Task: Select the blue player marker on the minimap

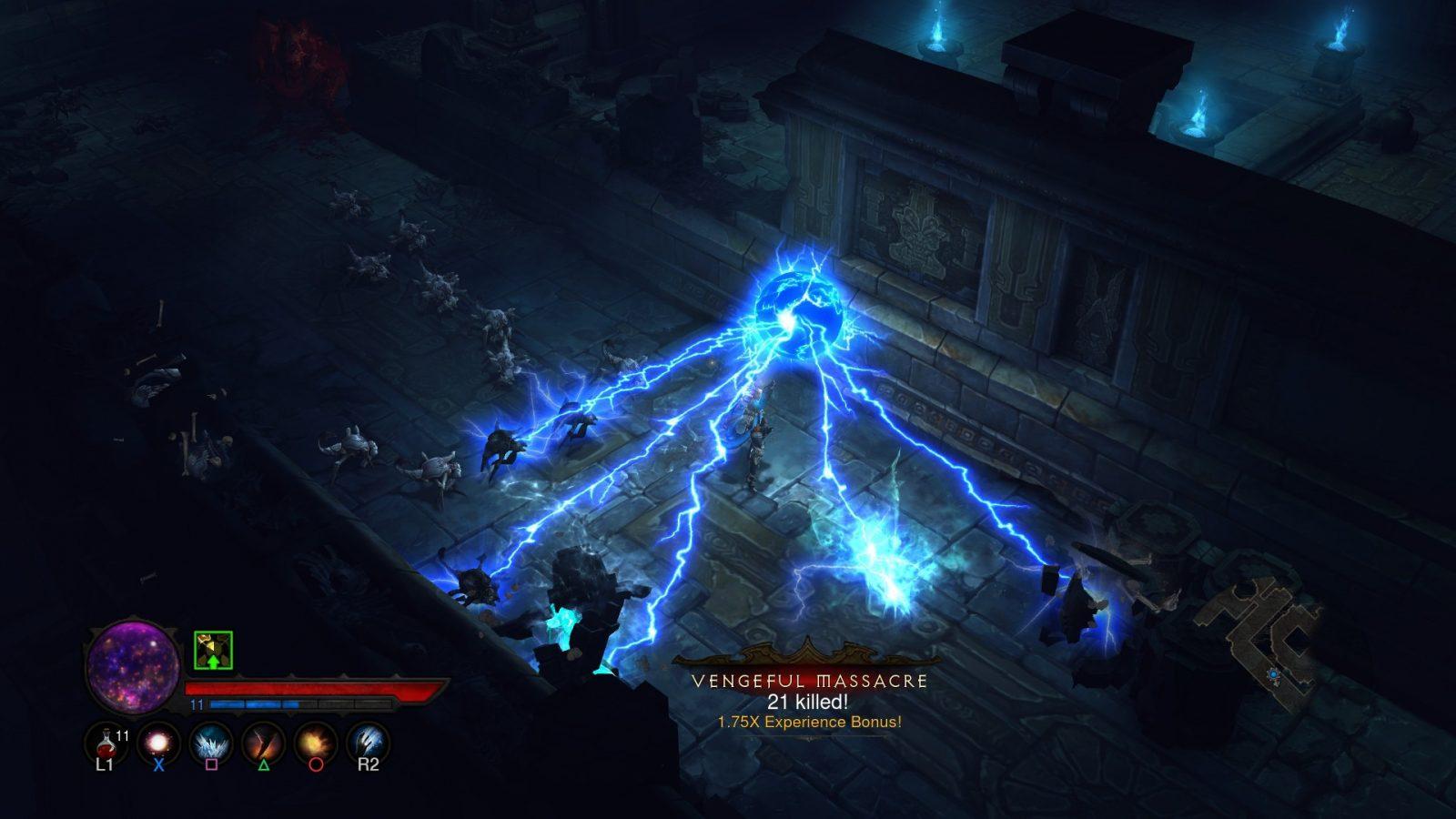Action: [x=1274, y=674]
